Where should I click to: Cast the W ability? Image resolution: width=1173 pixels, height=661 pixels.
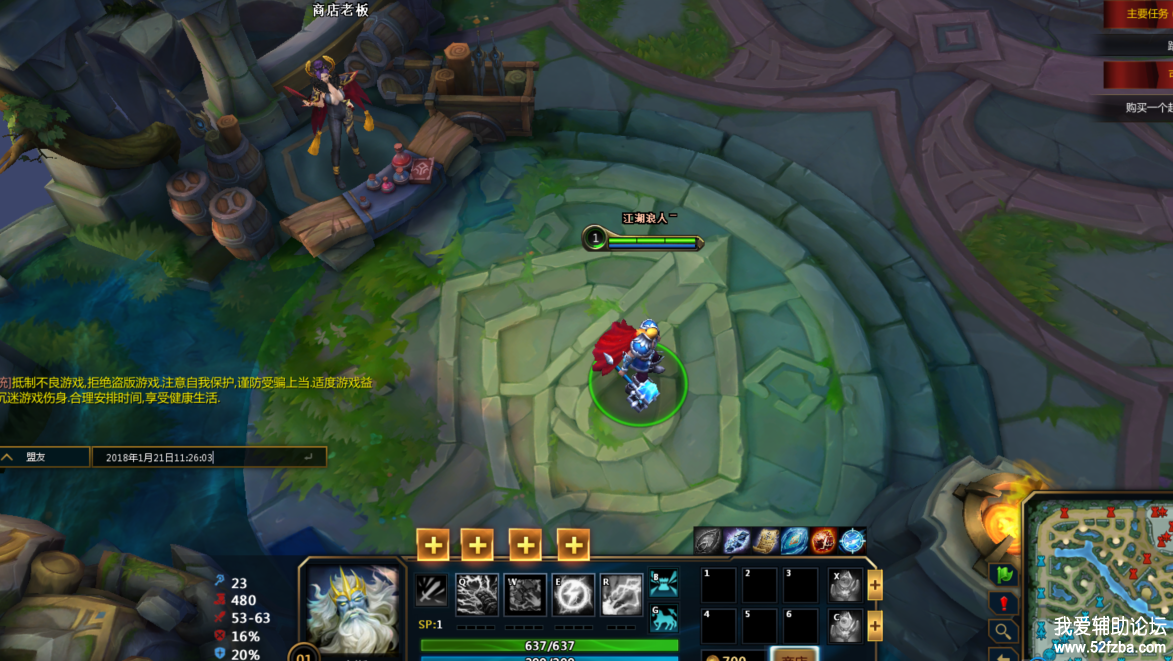point(525,594)
